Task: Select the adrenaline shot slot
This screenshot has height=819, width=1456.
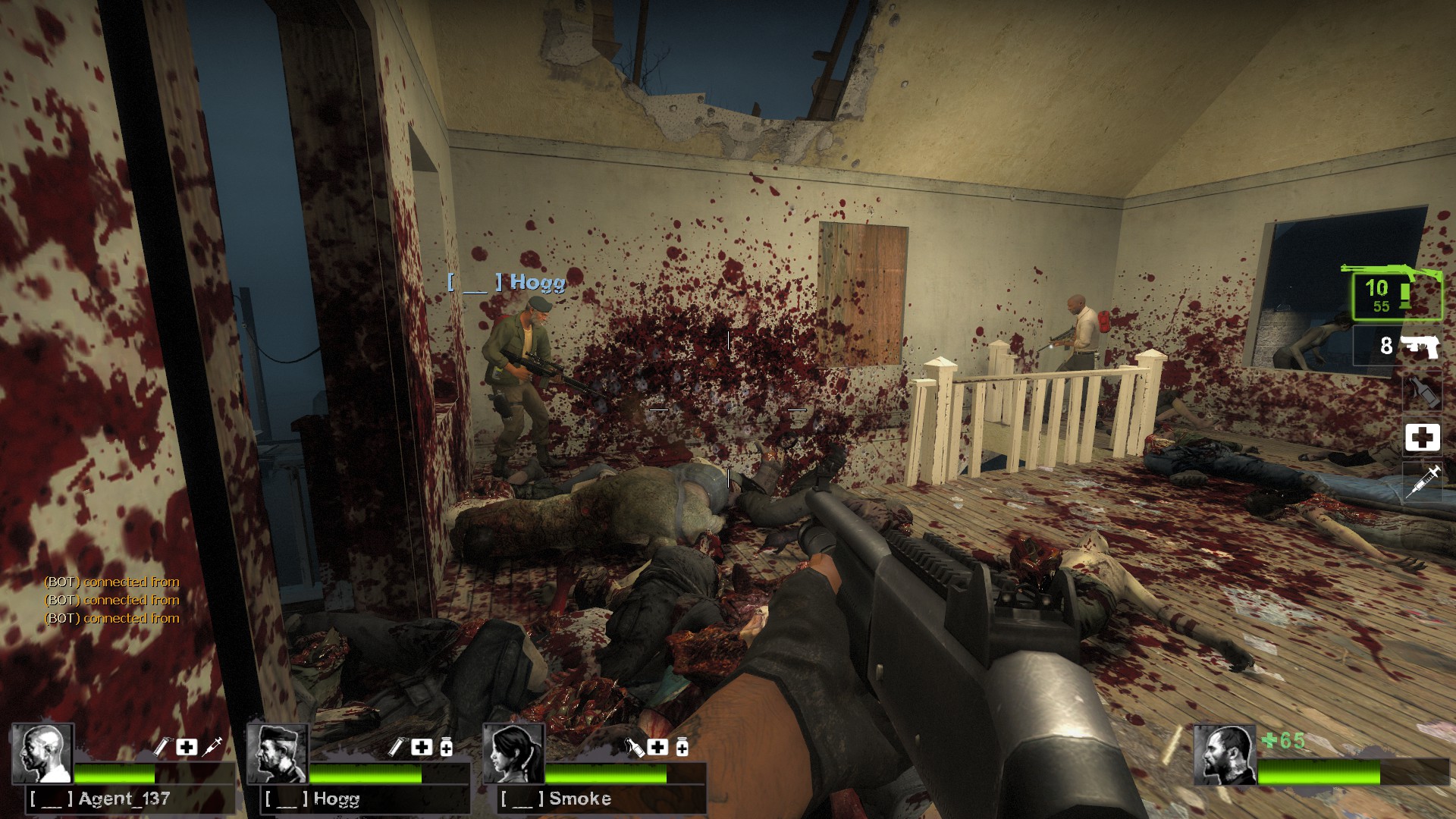Action: click(x=1422, y=482)
